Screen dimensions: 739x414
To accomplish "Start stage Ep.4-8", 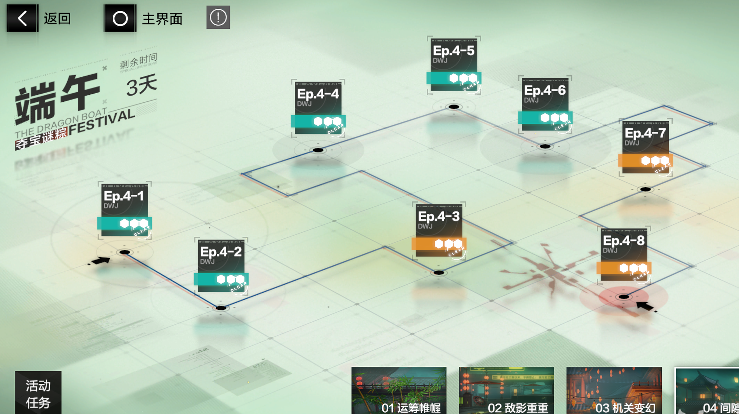I will [624, 253].
